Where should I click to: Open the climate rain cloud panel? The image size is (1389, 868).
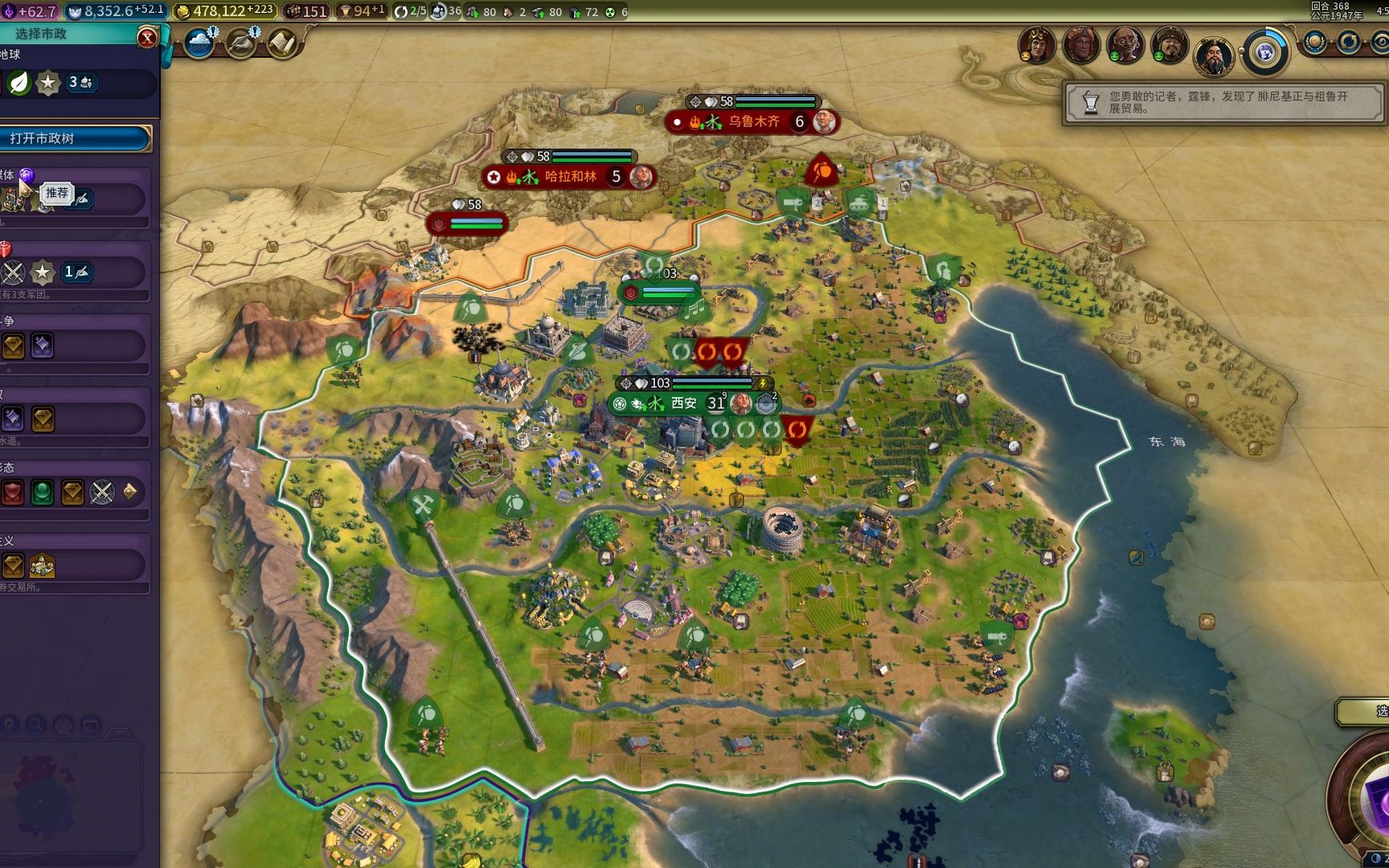pyautogui.click(x=199, y=43)
